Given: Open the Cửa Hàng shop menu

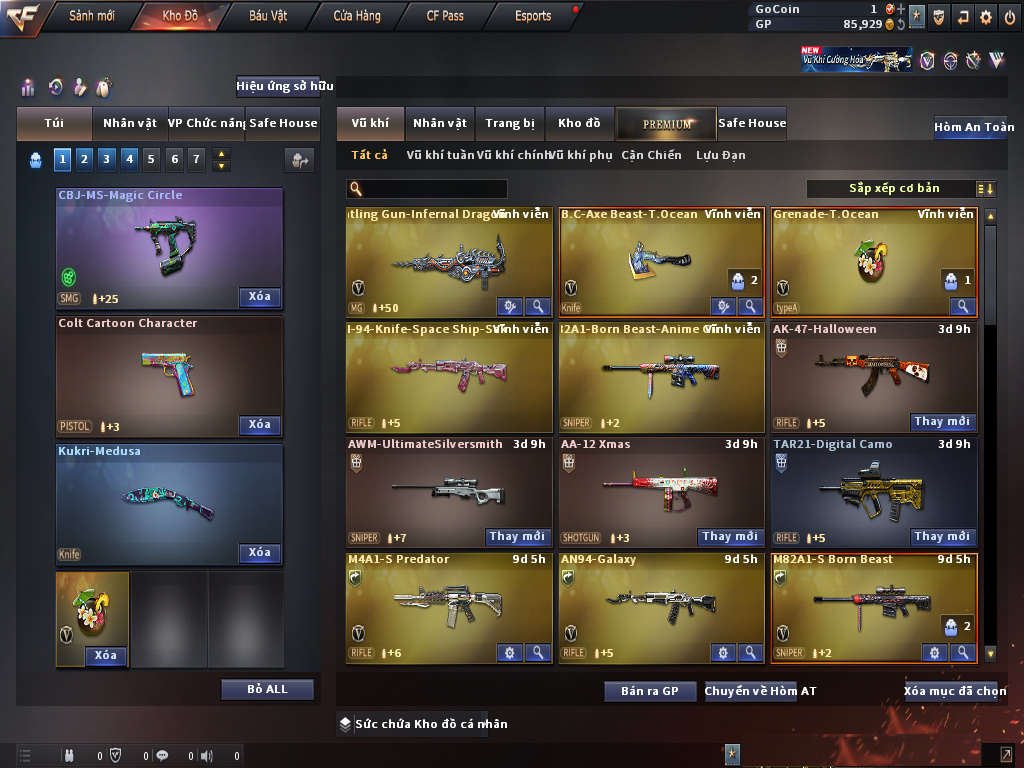Looking at the screenshot, I should click(x=357, y=16).
